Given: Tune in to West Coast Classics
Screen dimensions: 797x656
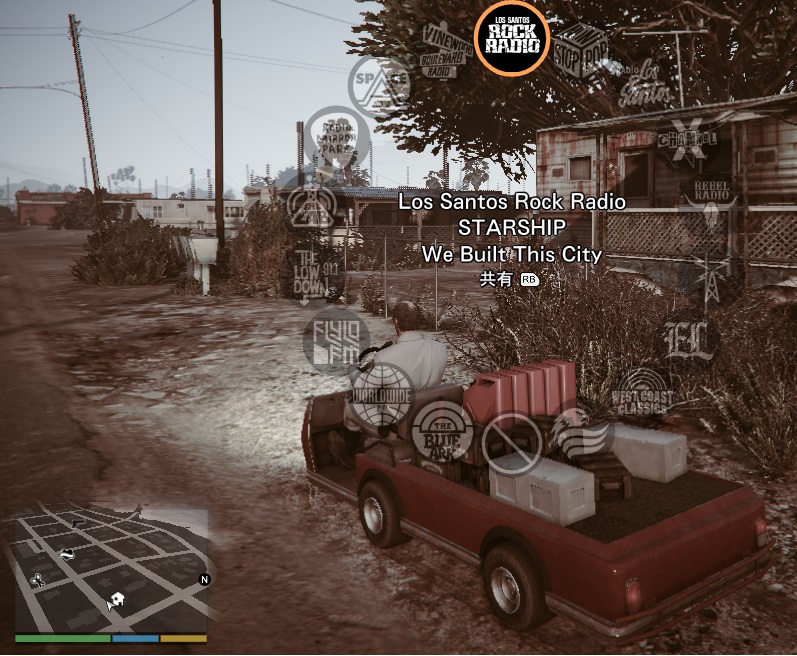Looking at the screenshot, I should [642, 394].
